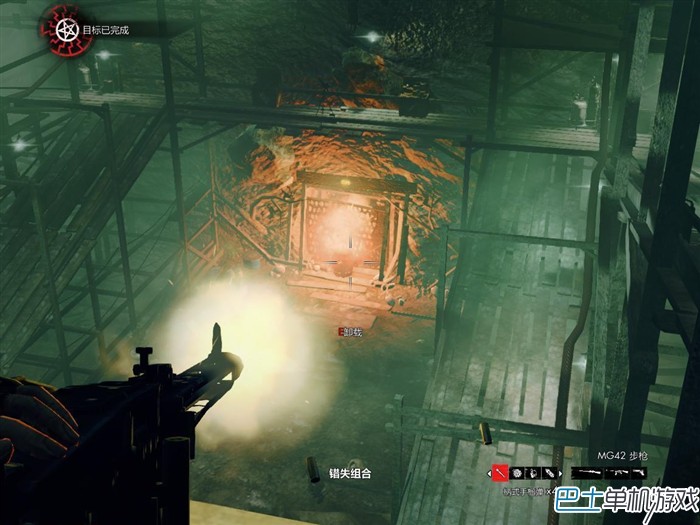Cycle items with the right arrow
Viewport: 700px width, 525px height.
561,473
